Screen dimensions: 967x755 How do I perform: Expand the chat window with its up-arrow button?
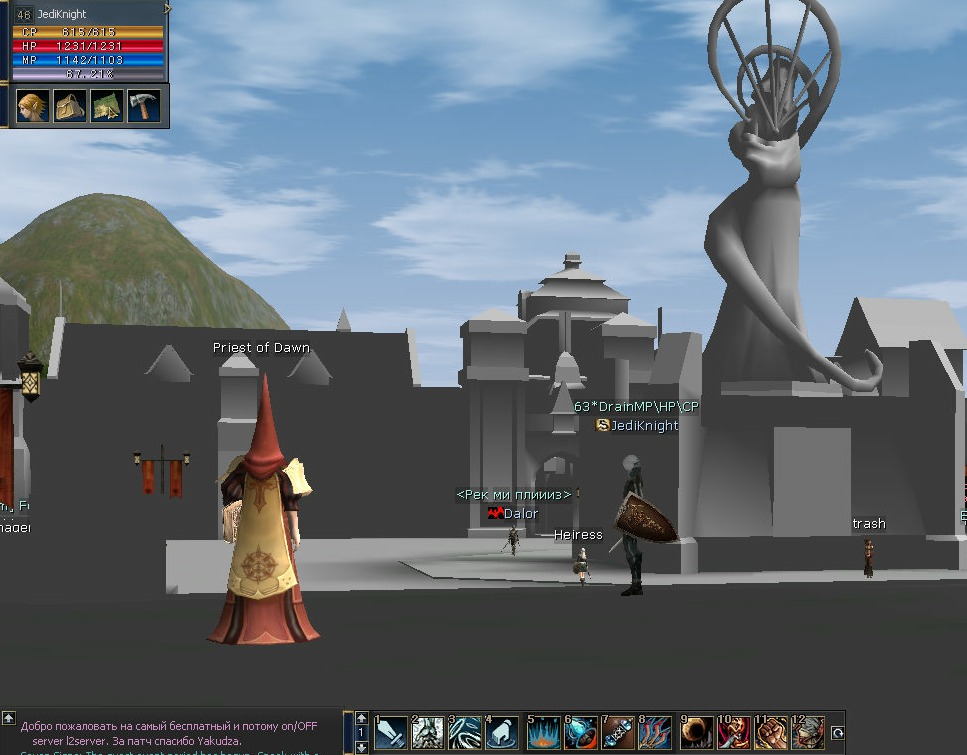click(x=9, y=718)
